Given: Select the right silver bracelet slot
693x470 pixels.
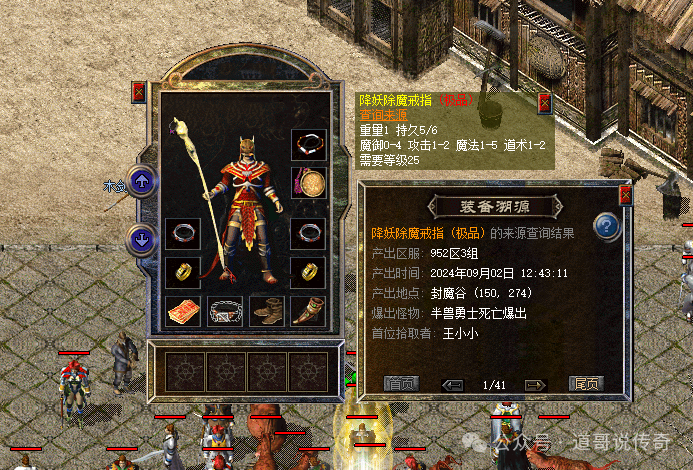Looking at the screenshot, I should tap(309, 235).
